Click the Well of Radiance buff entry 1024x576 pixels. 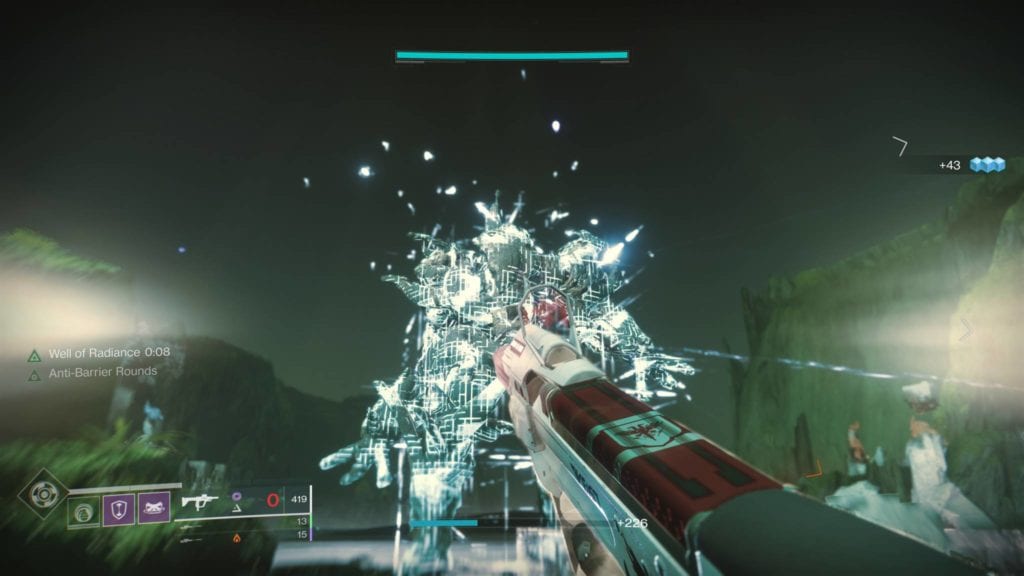[x=98, y=354]
